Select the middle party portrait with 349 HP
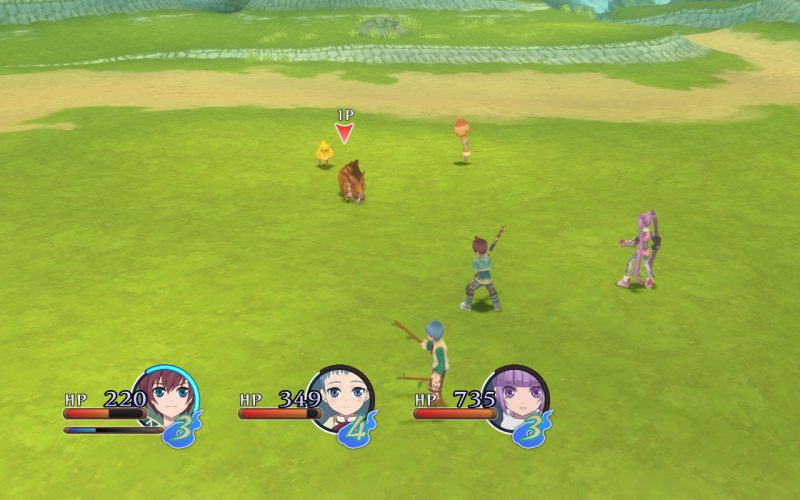This screenshot has height=500, width=800. (341, 397)
